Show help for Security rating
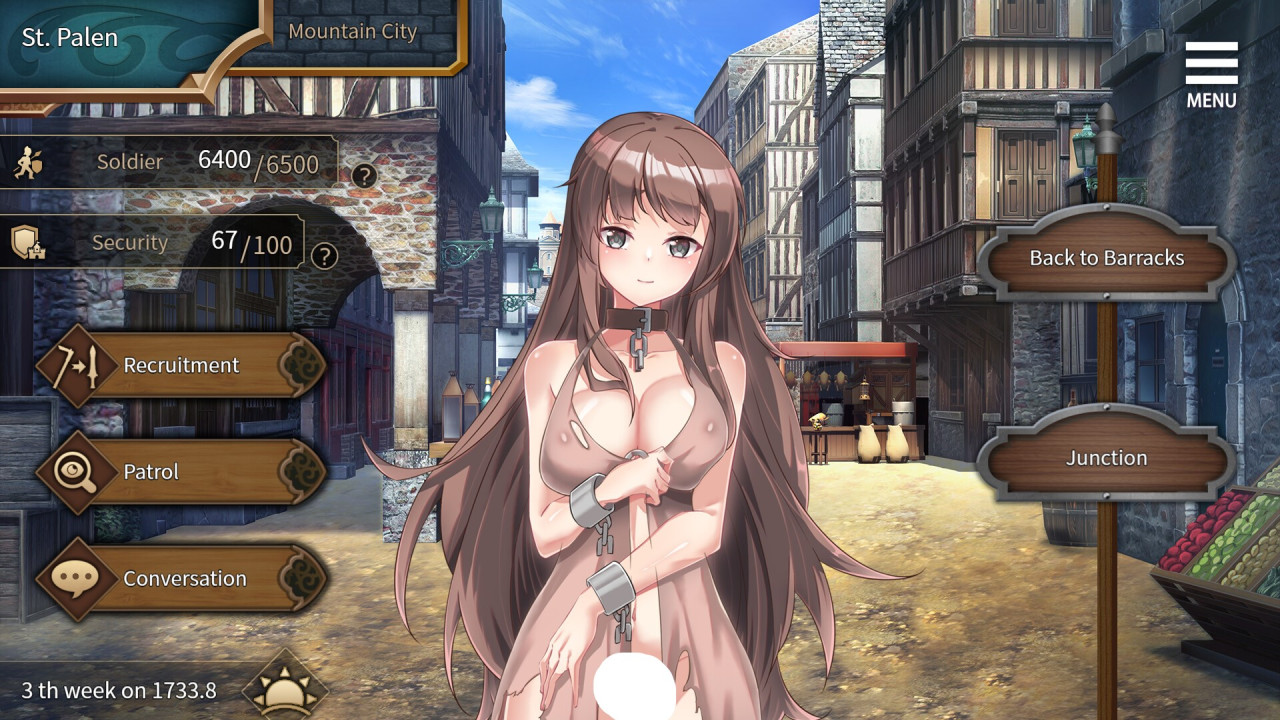 324,255
